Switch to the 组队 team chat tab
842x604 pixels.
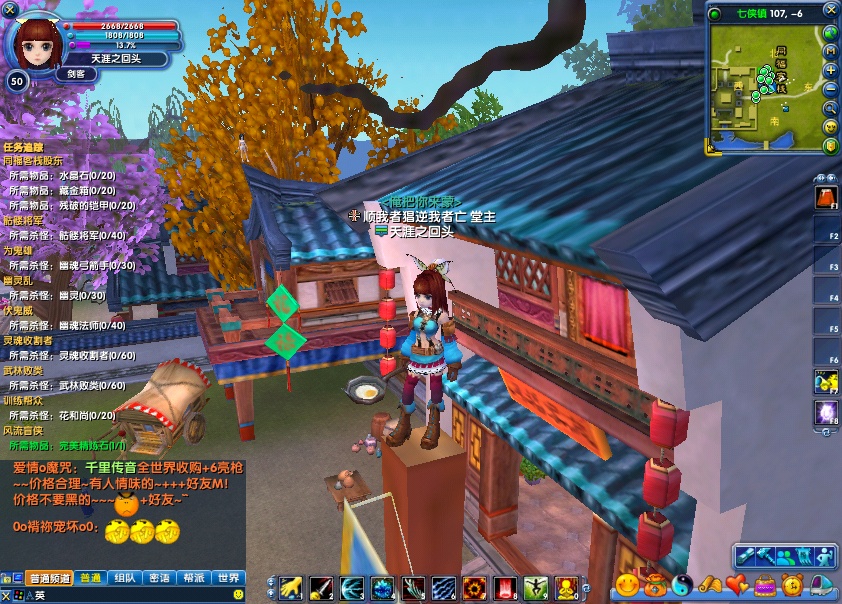pos(124,578)
